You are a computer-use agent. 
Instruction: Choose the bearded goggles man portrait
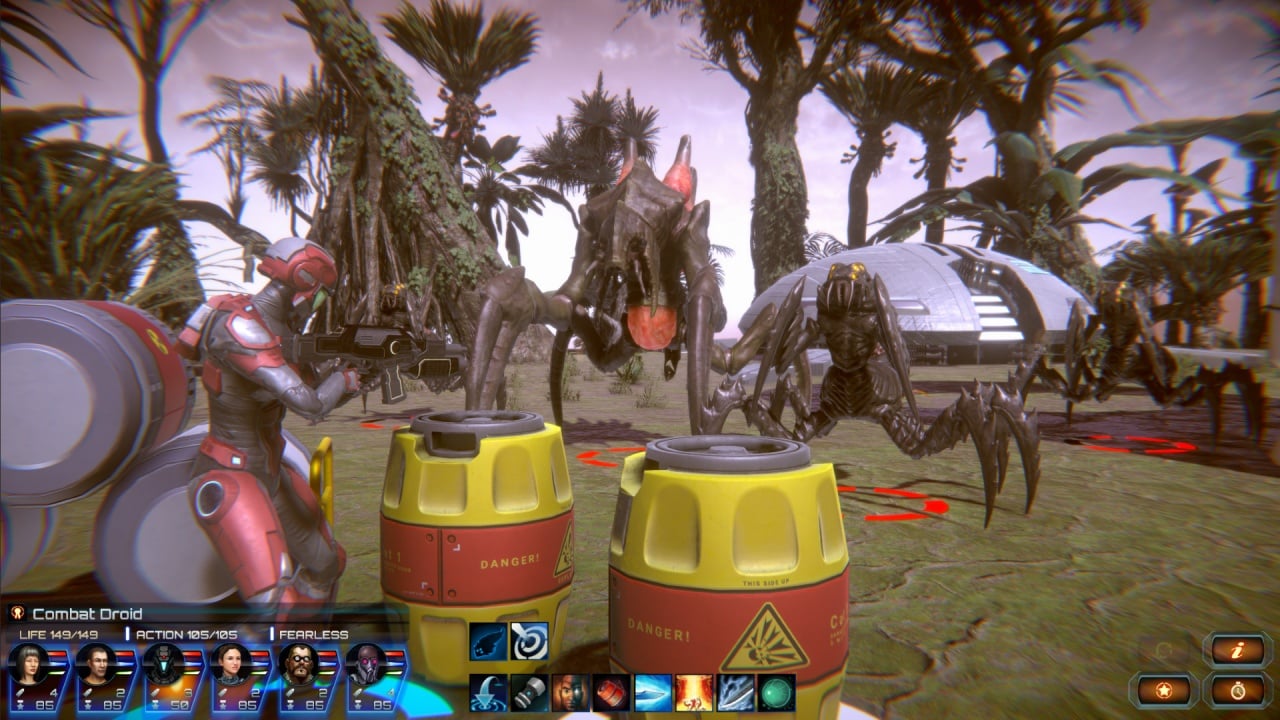[297, 663]
